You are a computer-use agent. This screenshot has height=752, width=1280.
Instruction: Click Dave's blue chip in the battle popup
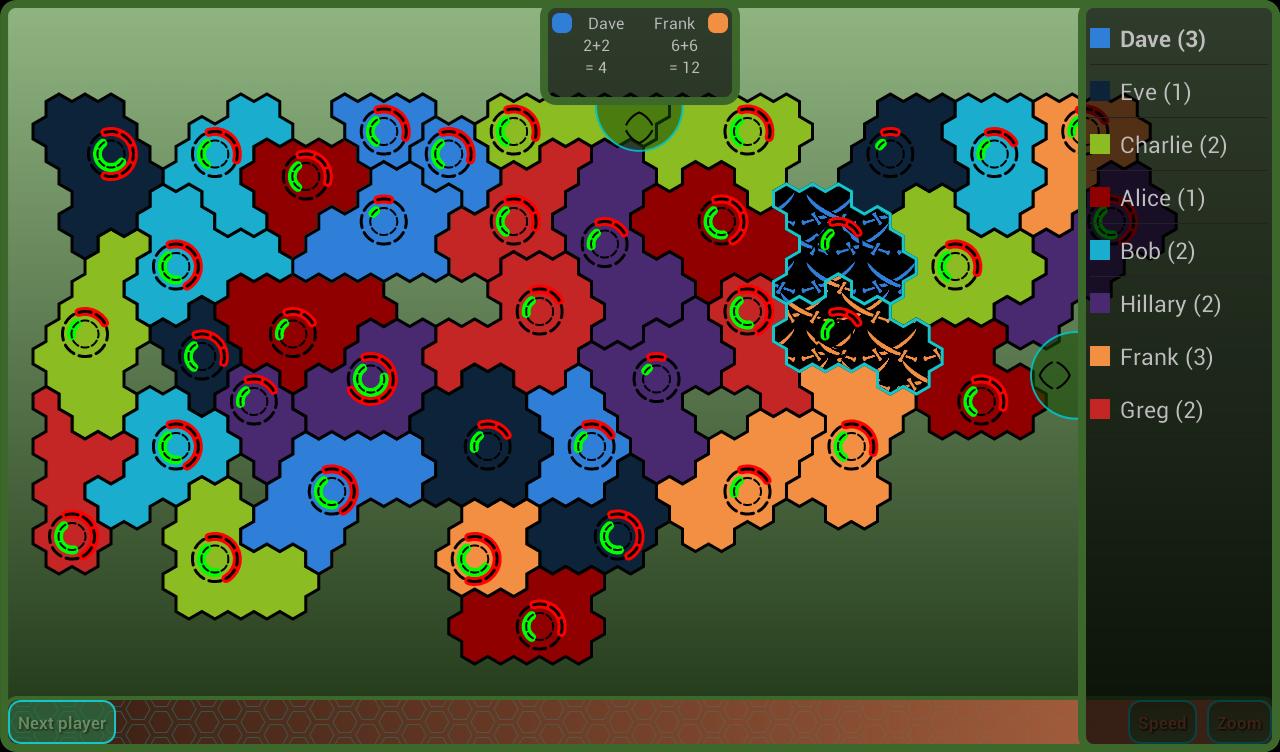561,22
